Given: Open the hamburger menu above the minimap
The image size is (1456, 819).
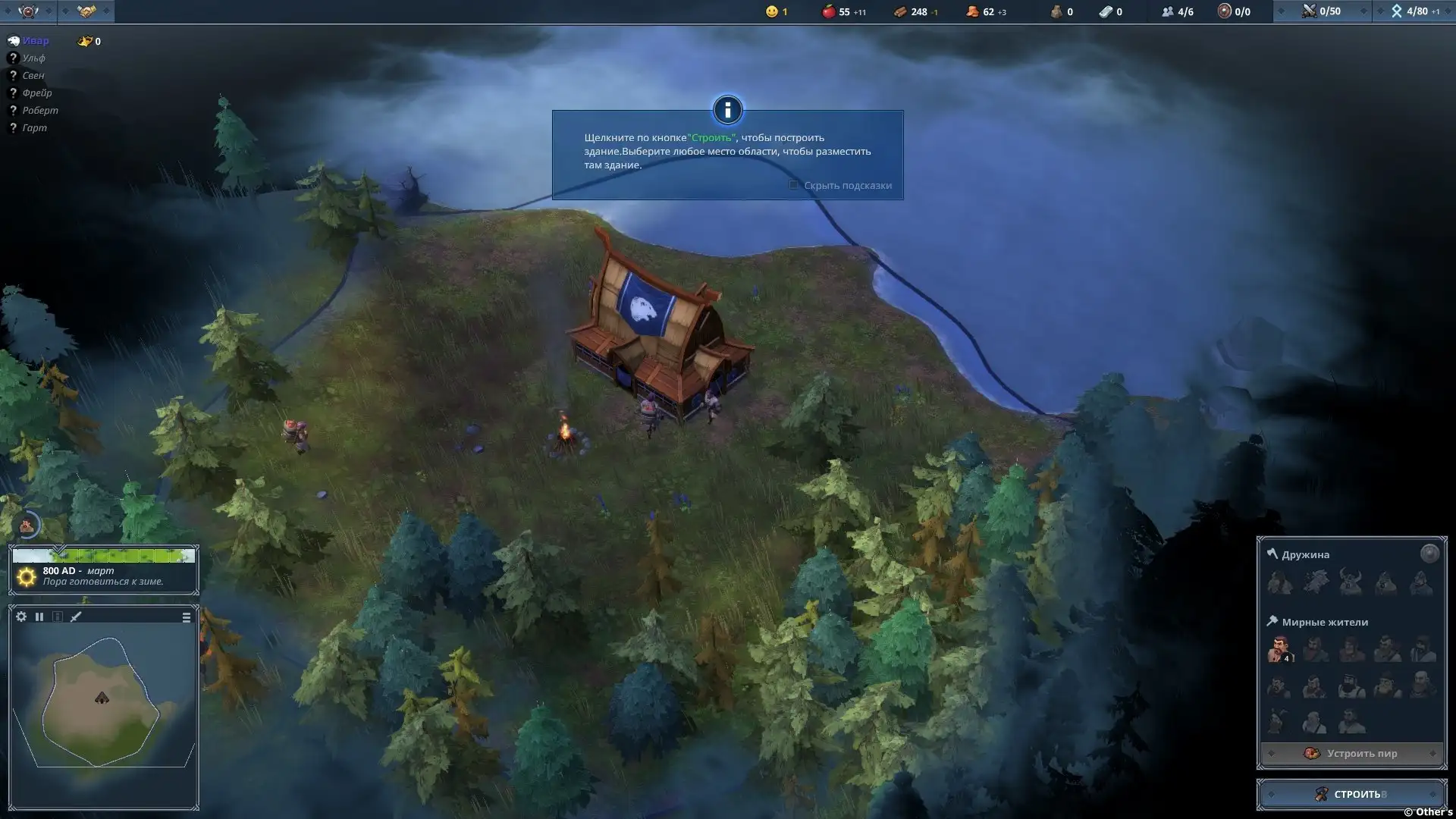Looking at the screenshot, I should click(187, 617).
